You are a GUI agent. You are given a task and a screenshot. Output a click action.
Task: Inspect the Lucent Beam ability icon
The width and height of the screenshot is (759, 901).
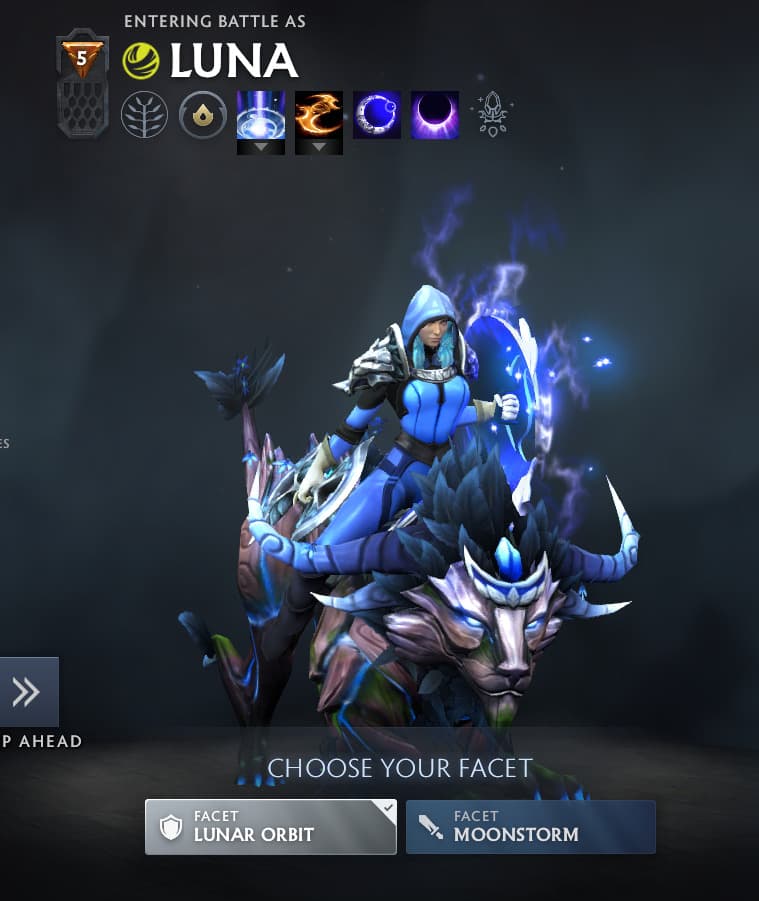(x=261, y=115)
